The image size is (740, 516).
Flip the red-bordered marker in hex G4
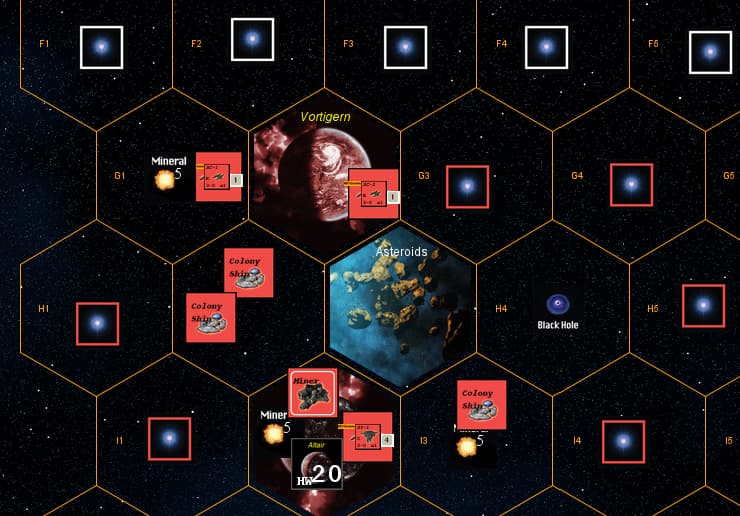click(x=631, y=185)
